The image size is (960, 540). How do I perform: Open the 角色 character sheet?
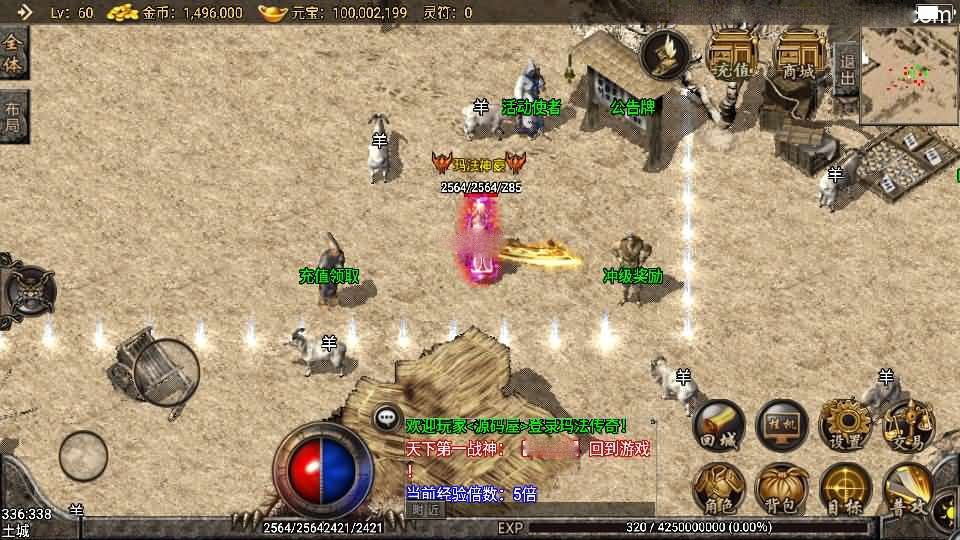[x=719, y=489]
